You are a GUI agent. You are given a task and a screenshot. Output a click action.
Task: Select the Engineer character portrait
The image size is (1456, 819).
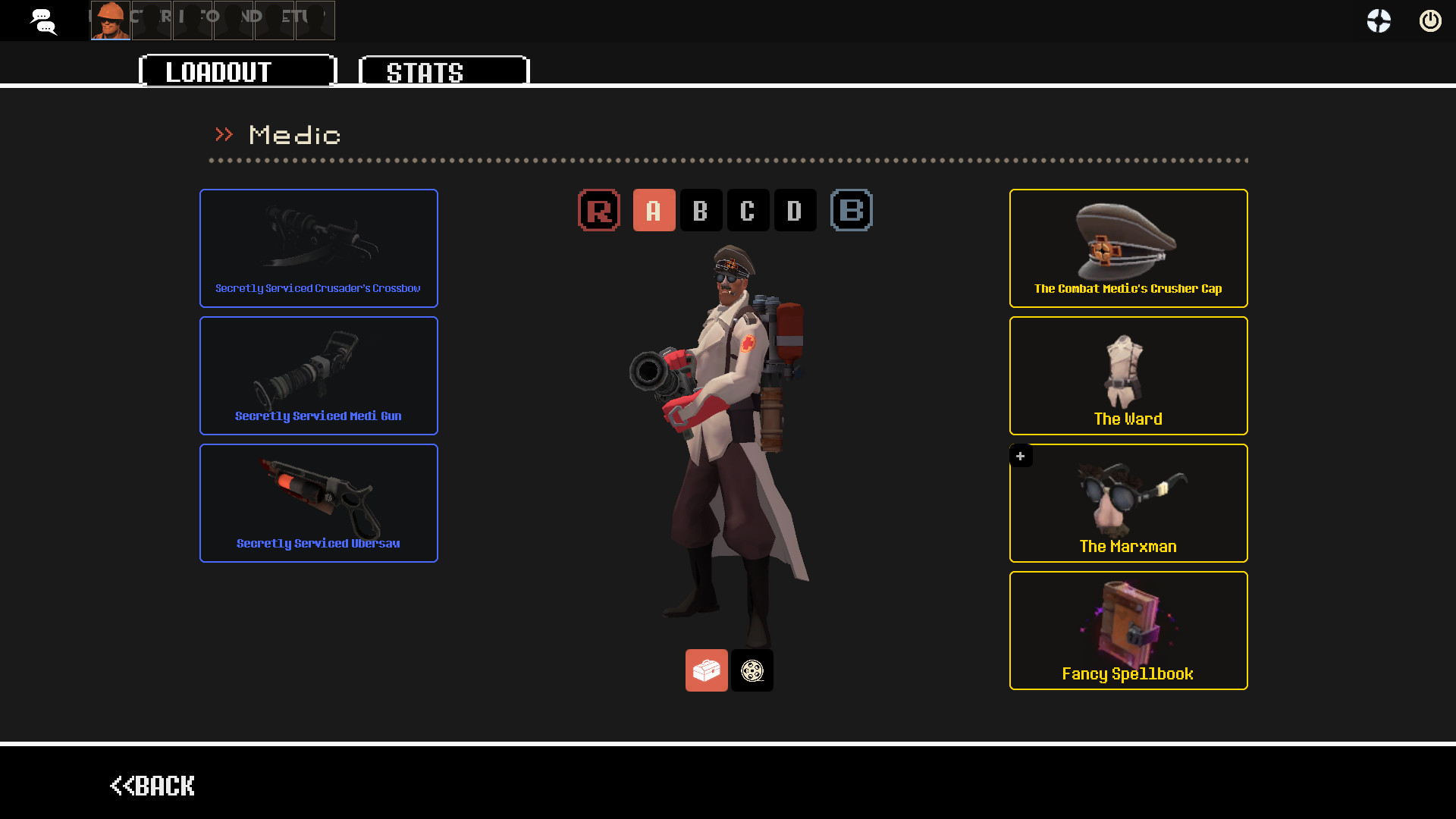point(109,20)
